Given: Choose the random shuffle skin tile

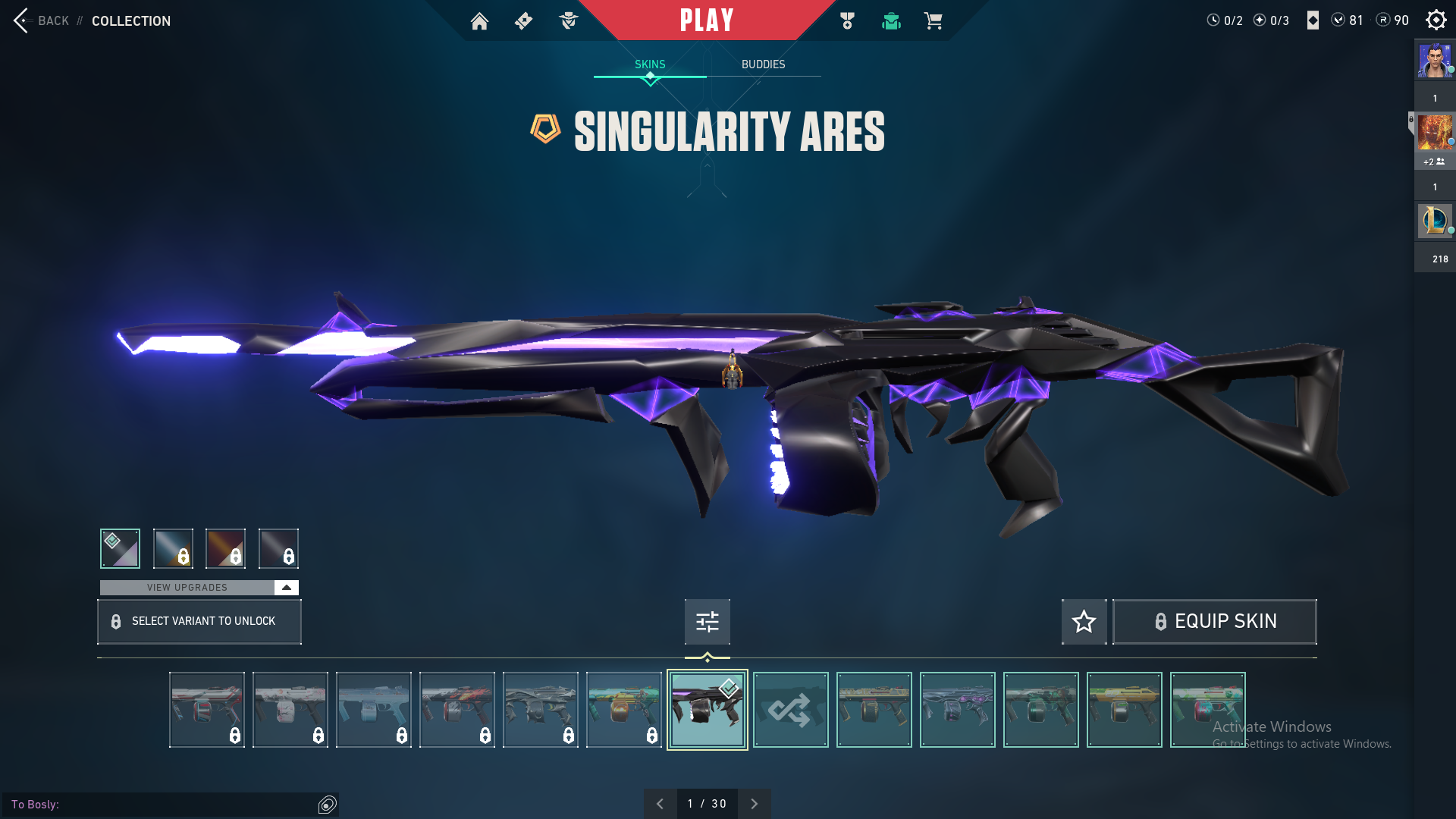Looking at the screenshot, I should pyautogui.click(x=790, y=710).
